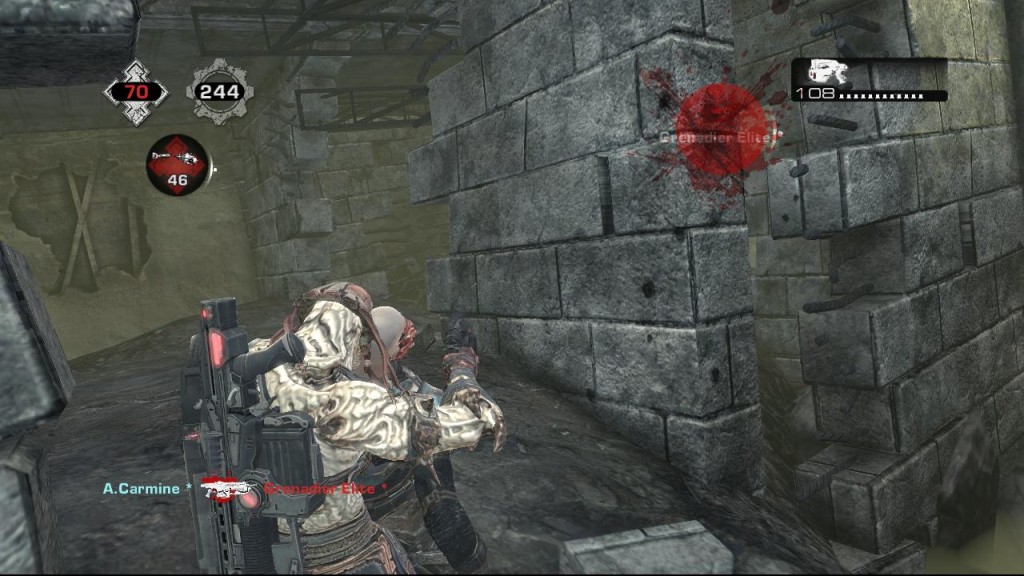The width and height of the screenshot is (1024, 576).
Task: Select the red Locust emblem showing 46
Action: [x=177, y=164]
